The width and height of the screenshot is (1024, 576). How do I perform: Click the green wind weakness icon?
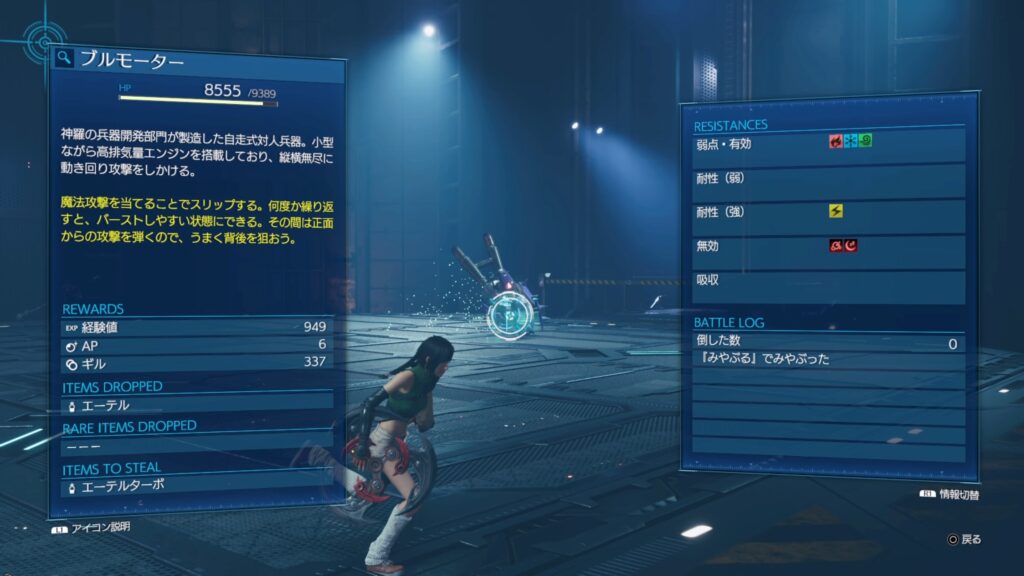point(865,142)
